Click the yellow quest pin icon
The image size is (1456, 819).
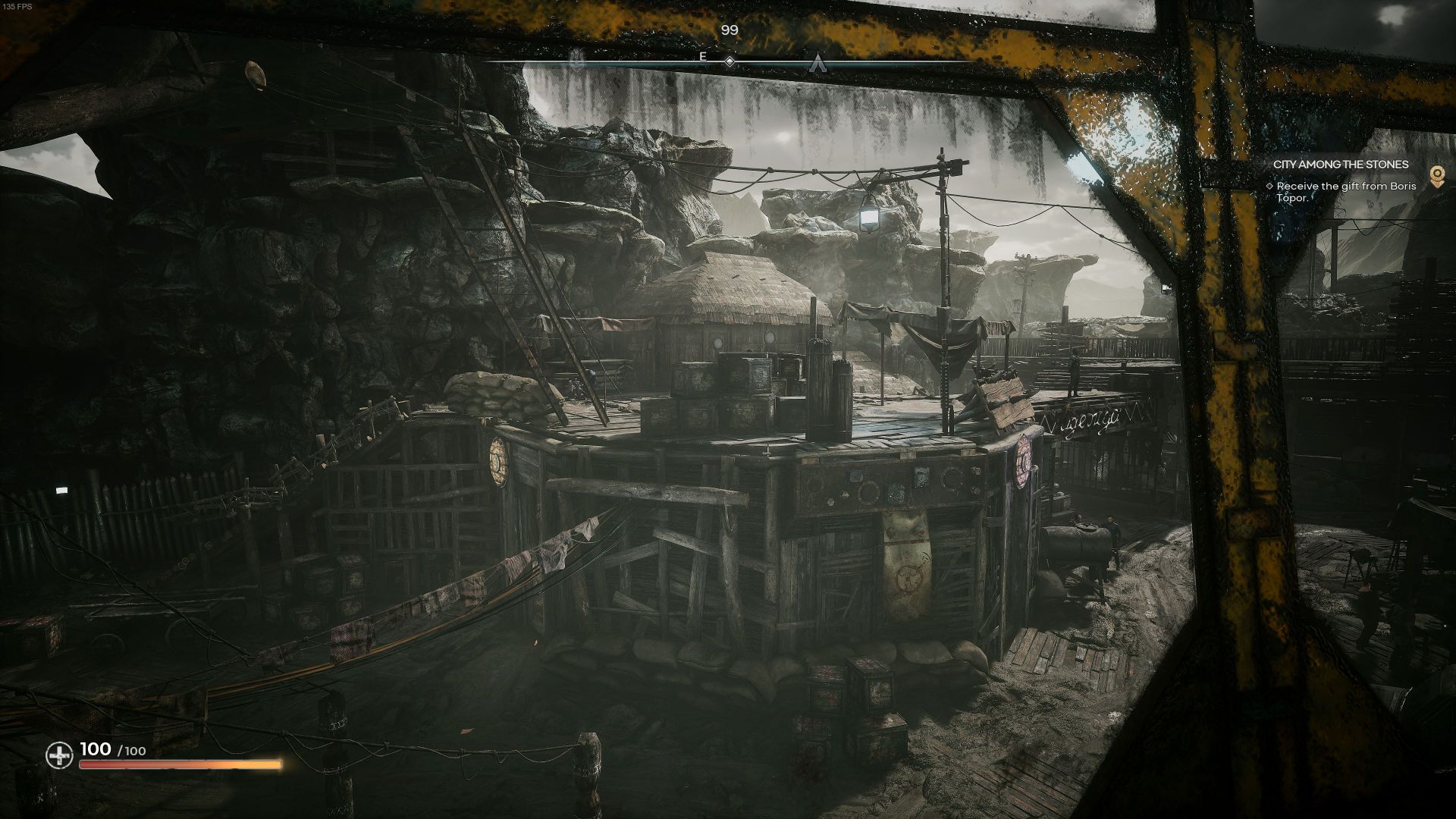[1436, 177]
